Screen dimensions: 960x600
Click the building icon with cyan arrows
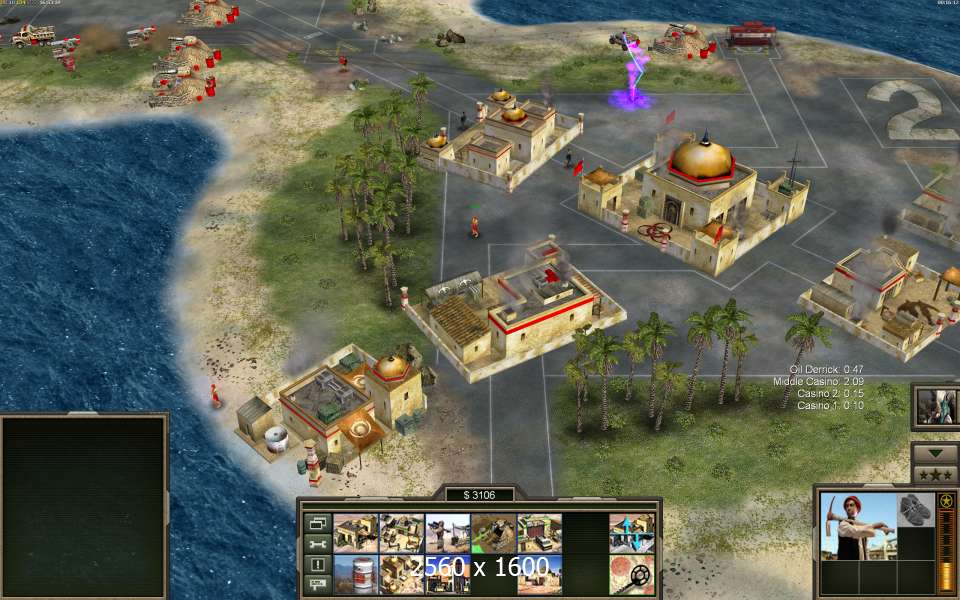tap(631, 533)
